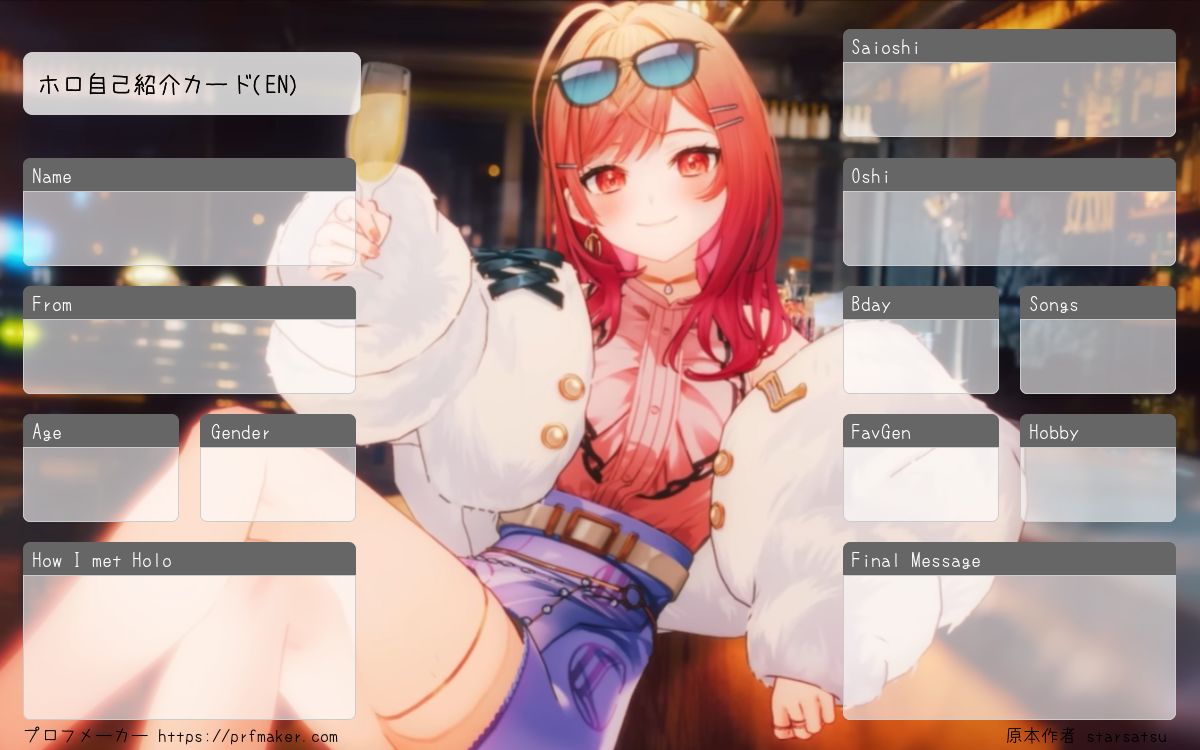Select the Saioshi field
Viewport: 1200px width, 750px height.
pyautogui.click(x=1009, y=99)
